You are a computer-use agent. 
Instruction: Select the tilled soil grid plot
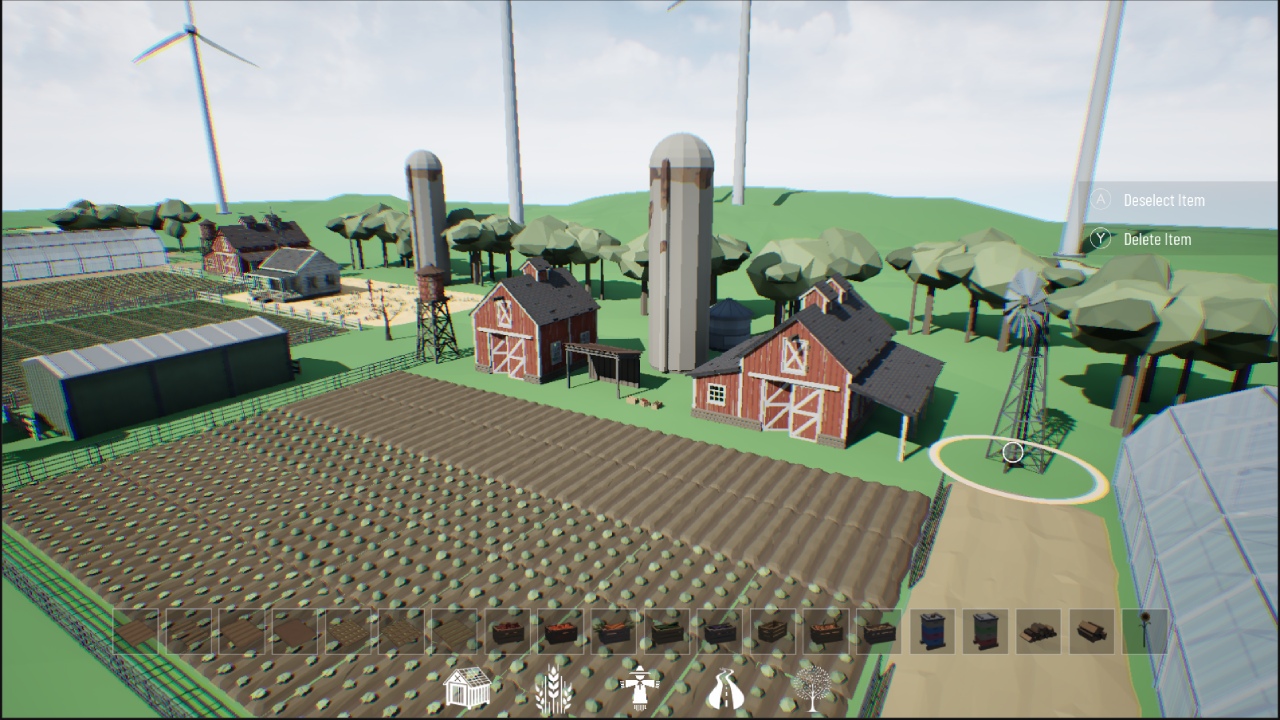coord(348,628)
